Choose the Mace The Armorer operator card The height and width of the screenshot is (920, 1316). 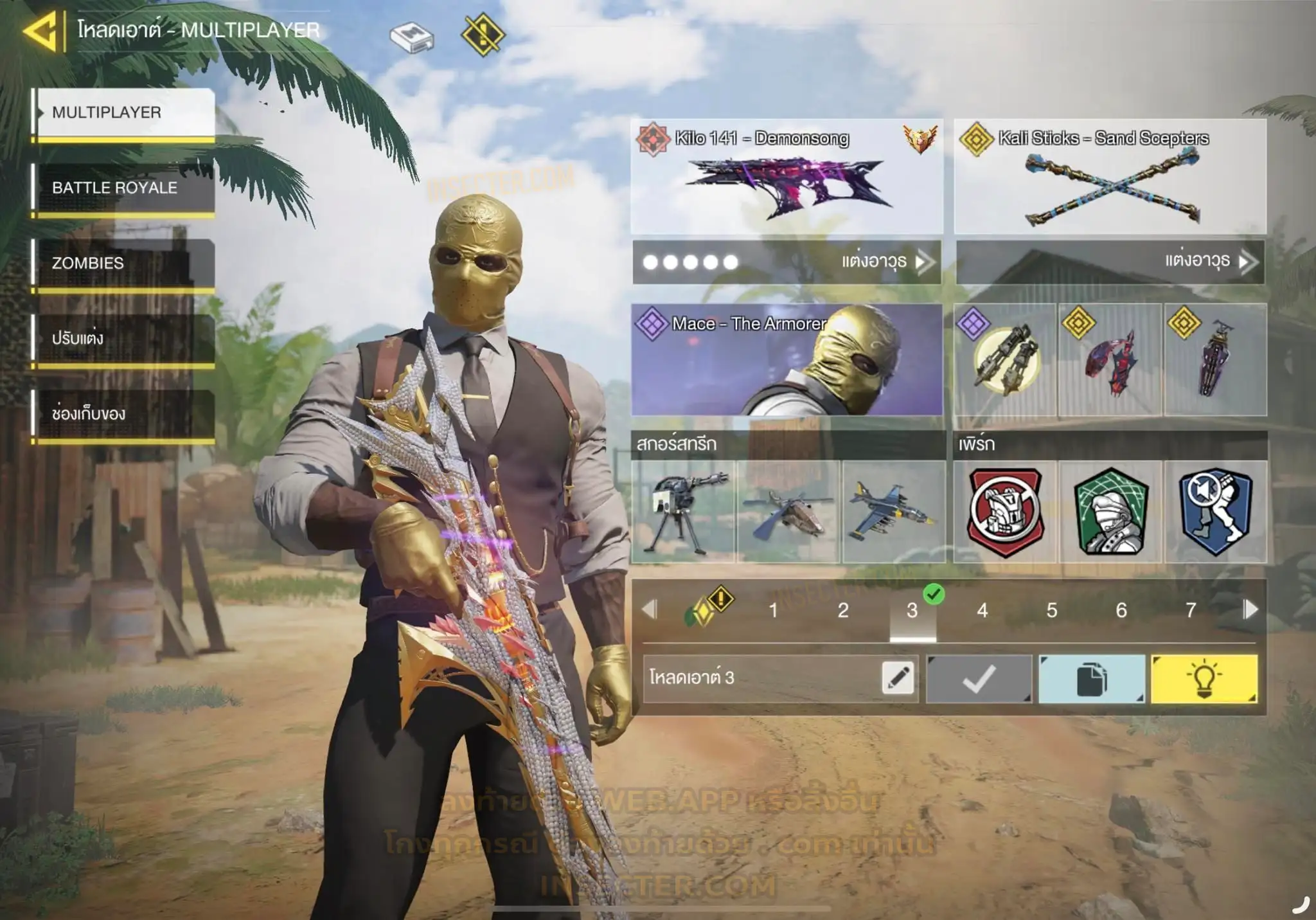(787, 359)
